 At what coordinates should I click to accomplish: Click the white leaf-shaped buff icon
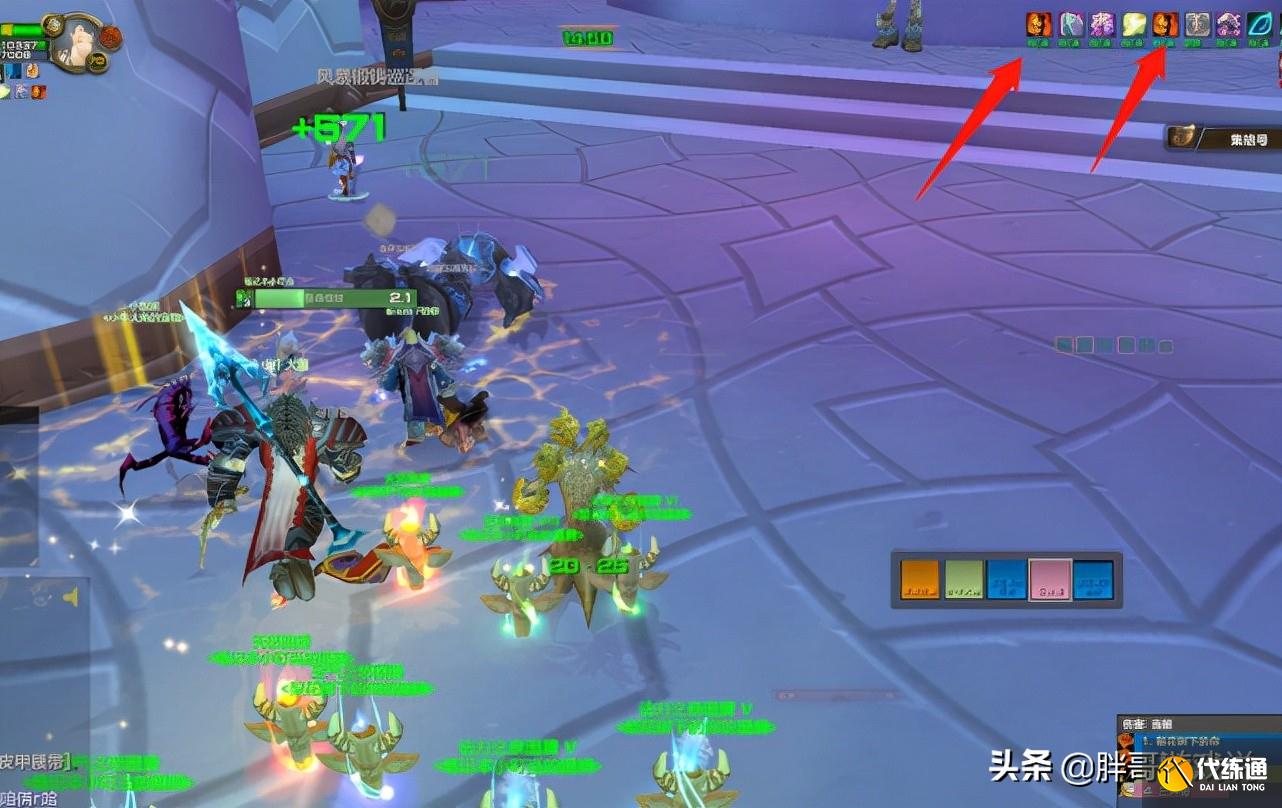pyautogui.click(x=1071, y=25)
